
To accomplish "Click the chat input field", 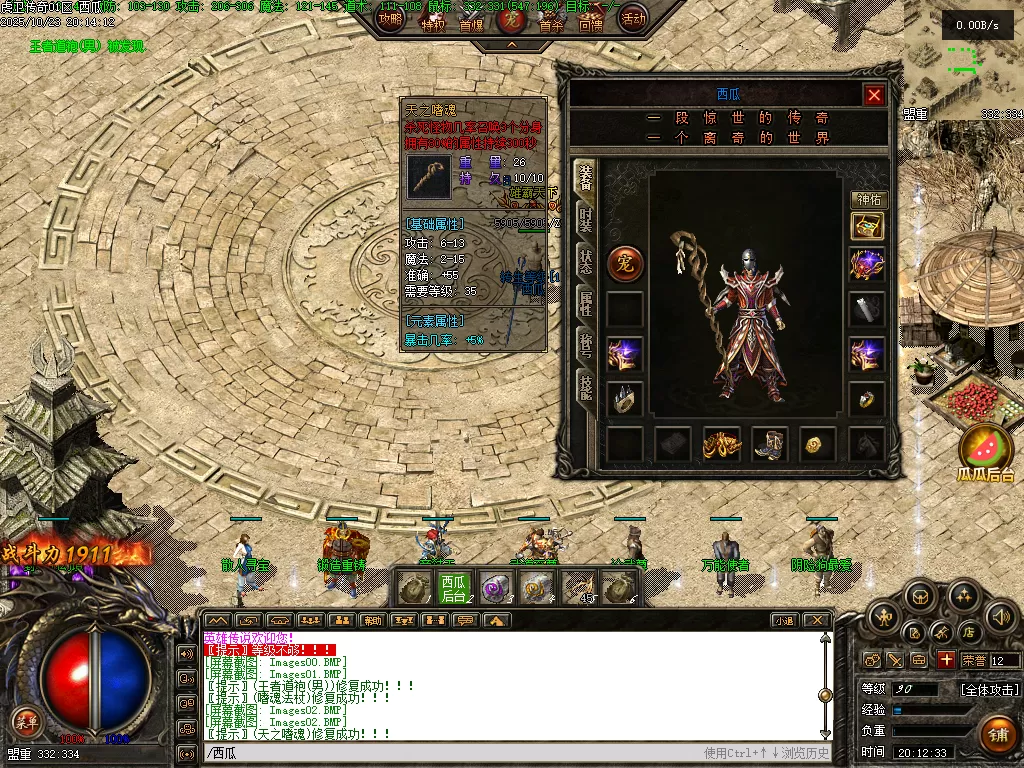I will (x=450, y=753).
